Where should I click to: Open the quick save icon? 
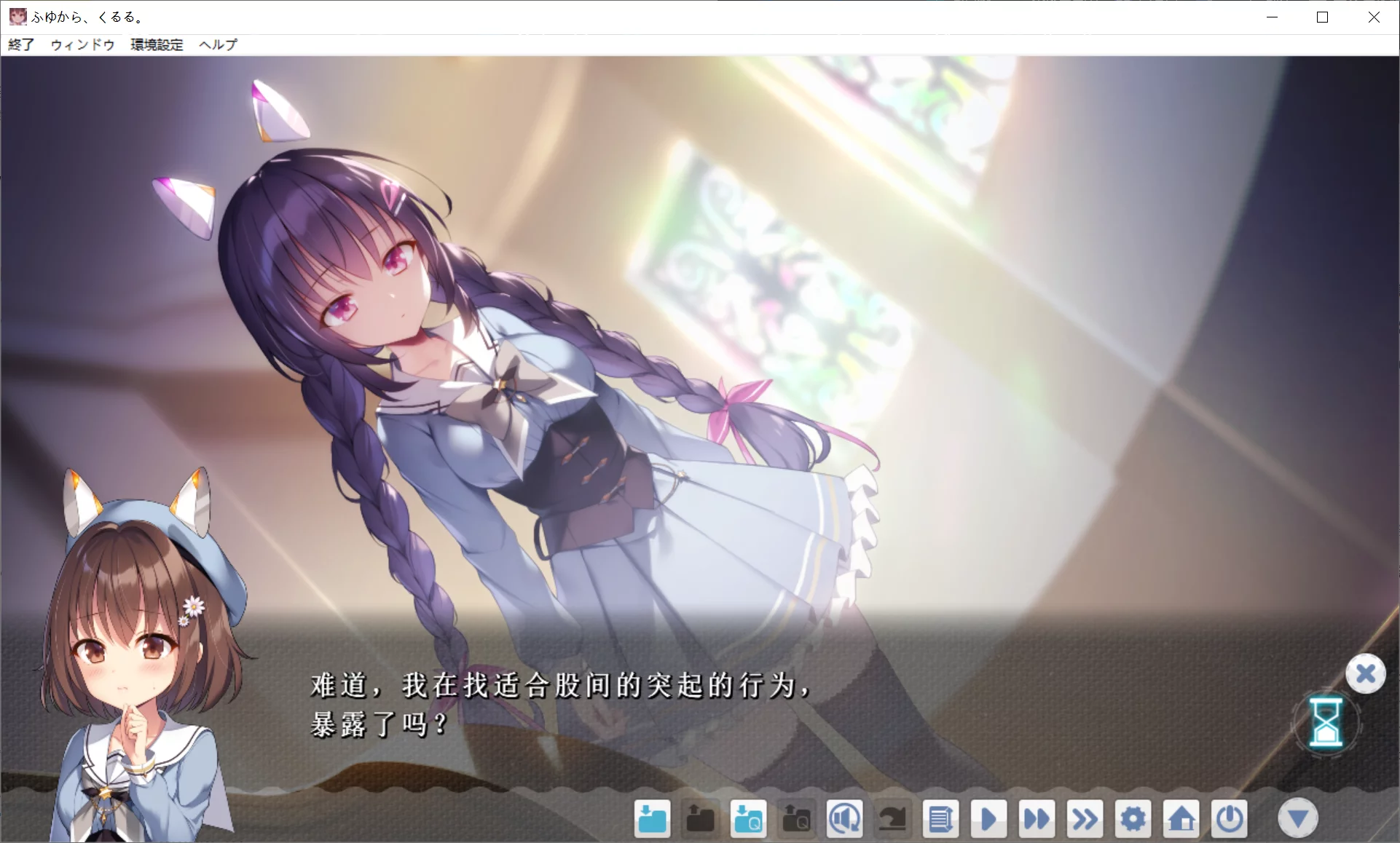pyautogui.click(x=748, y=818)
